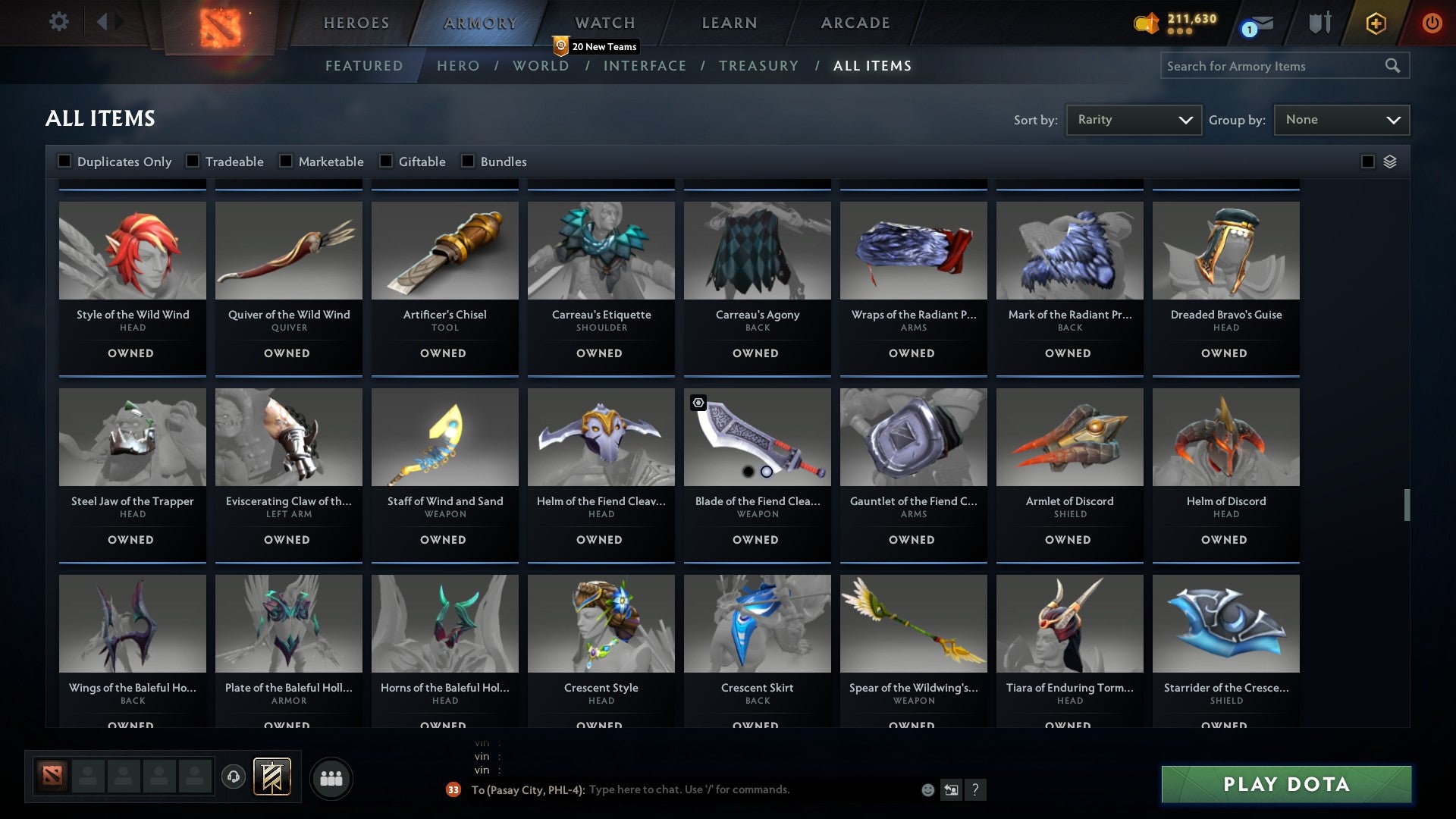Open the settings gear icon
This screenshot has width=1456, height=819.
[x=59, y=23]
